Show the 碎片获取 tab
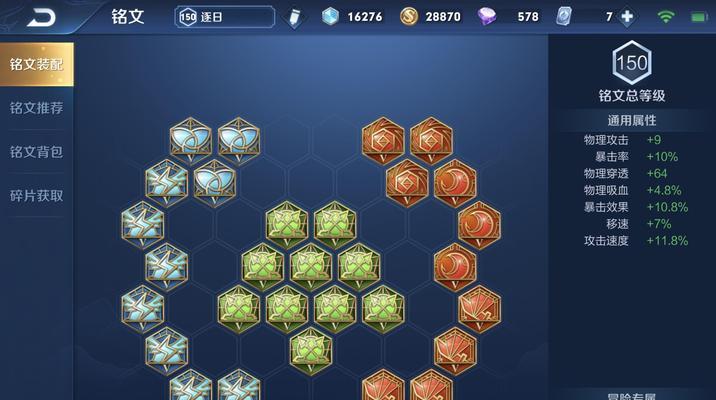Viewport: 716px width, 400px height. tap(36, 196)
